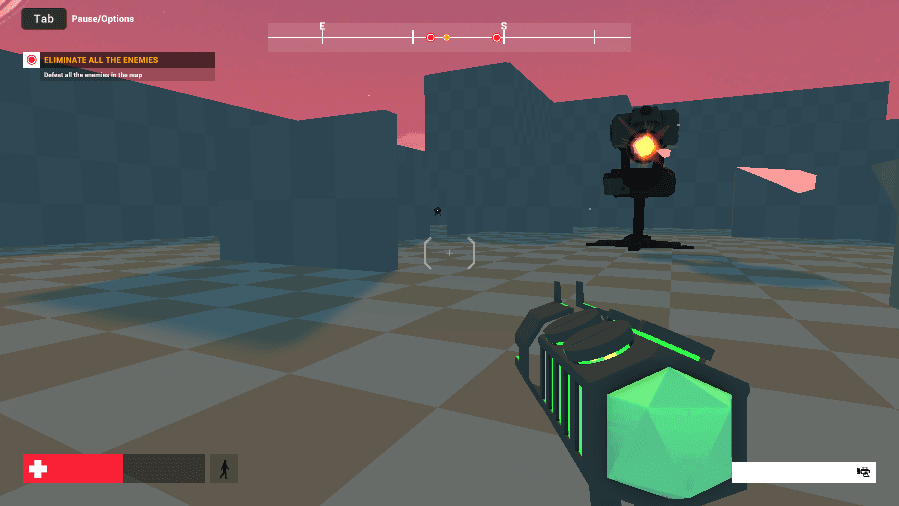Screen dimensions: 899x506
Task: Click the red objective target icon
Action: pos(31,60)
